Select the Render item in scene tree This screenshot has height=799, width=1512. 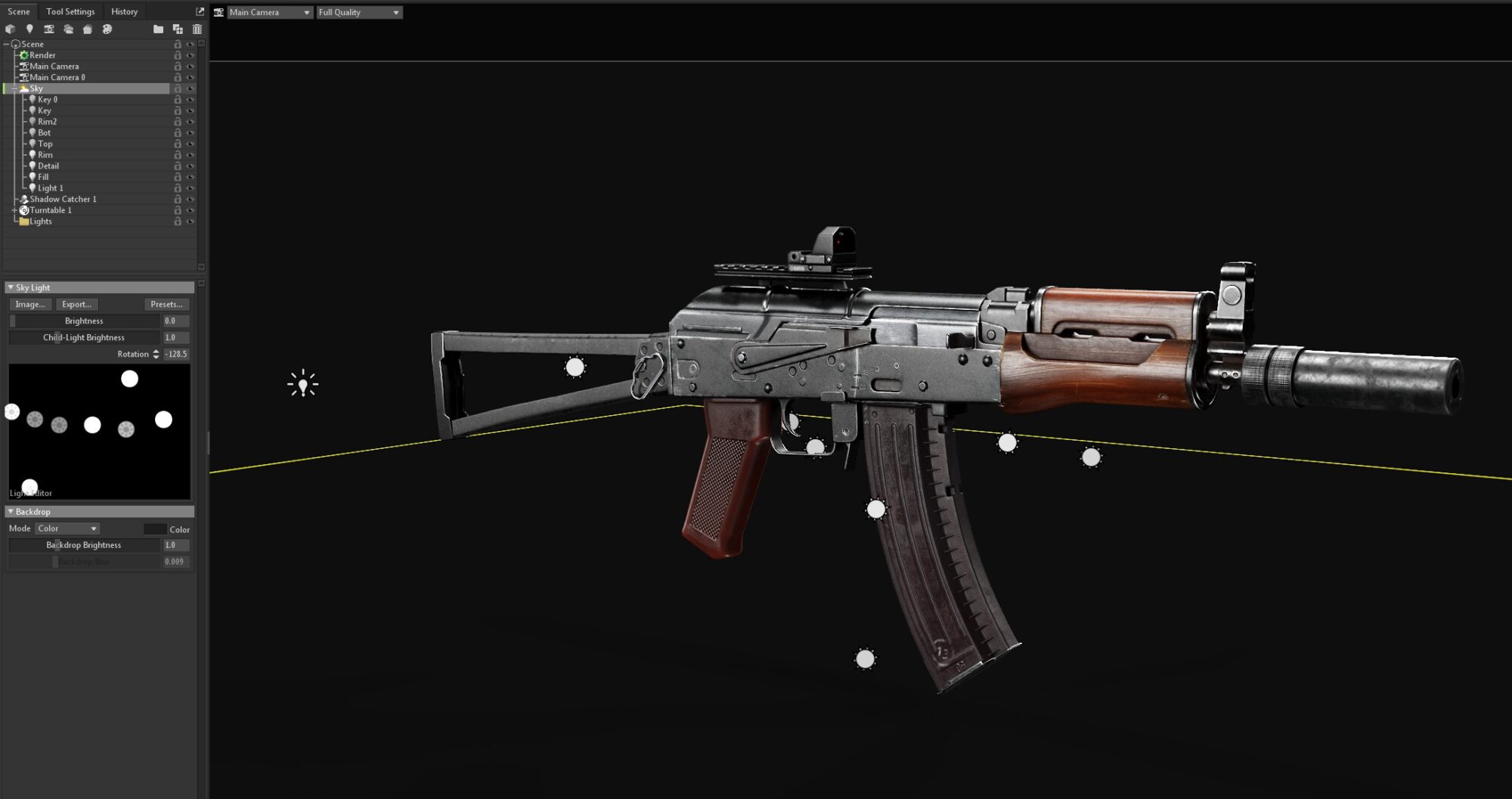tap(42, 55)
